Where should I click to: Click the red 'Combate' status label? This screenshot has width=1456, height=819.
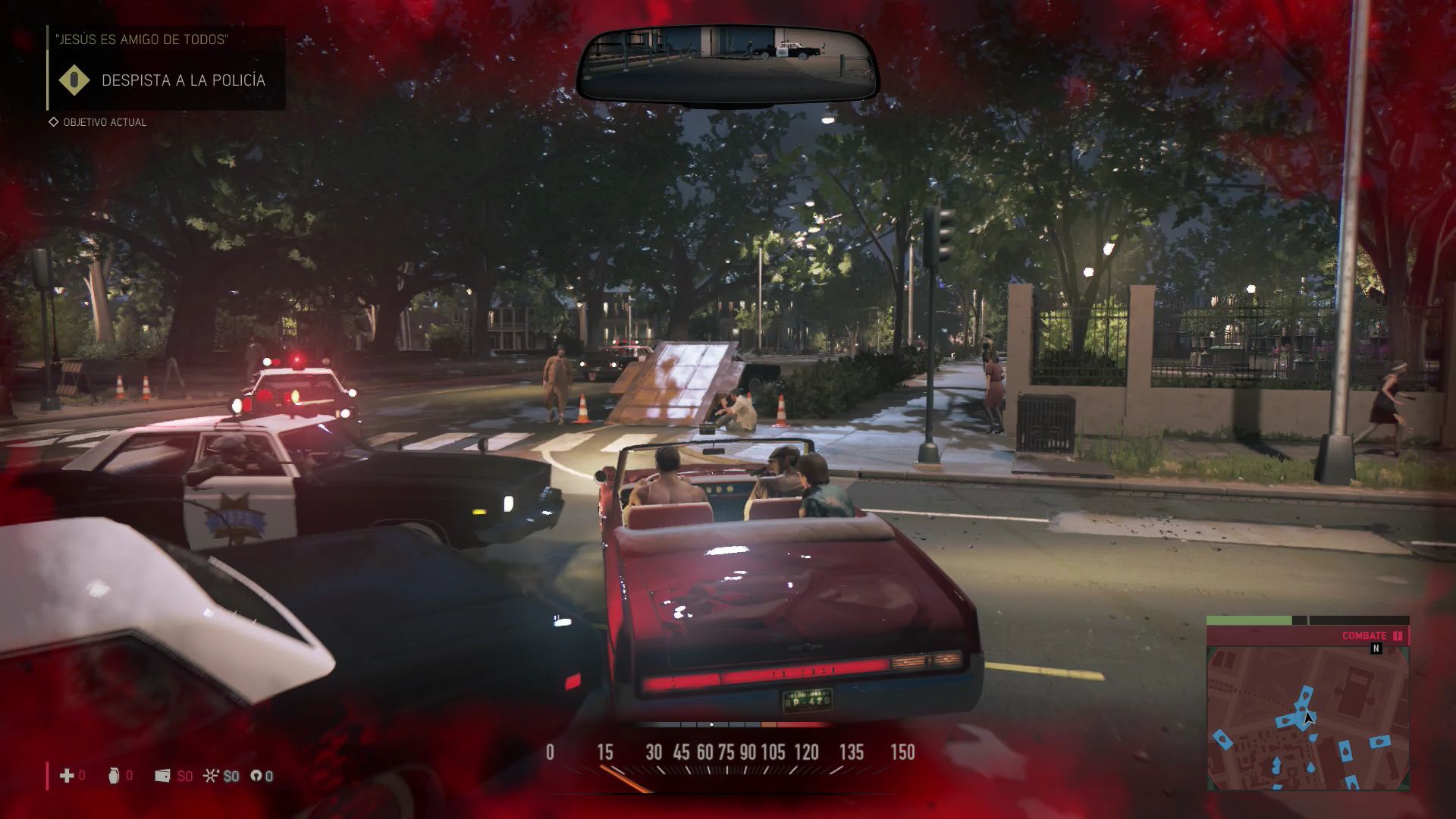(1363, 635)
